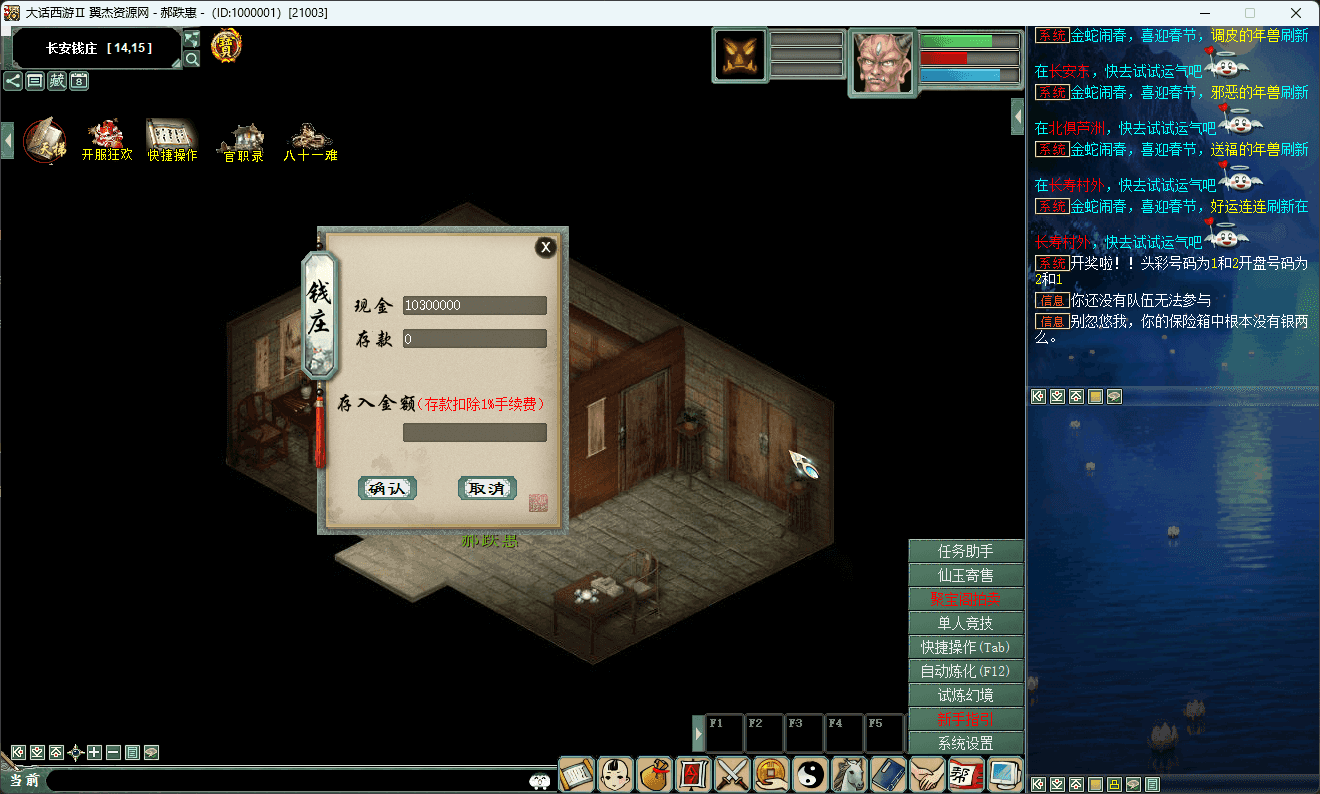
Task: Maximize the game window
Action: coord(1250,13)
